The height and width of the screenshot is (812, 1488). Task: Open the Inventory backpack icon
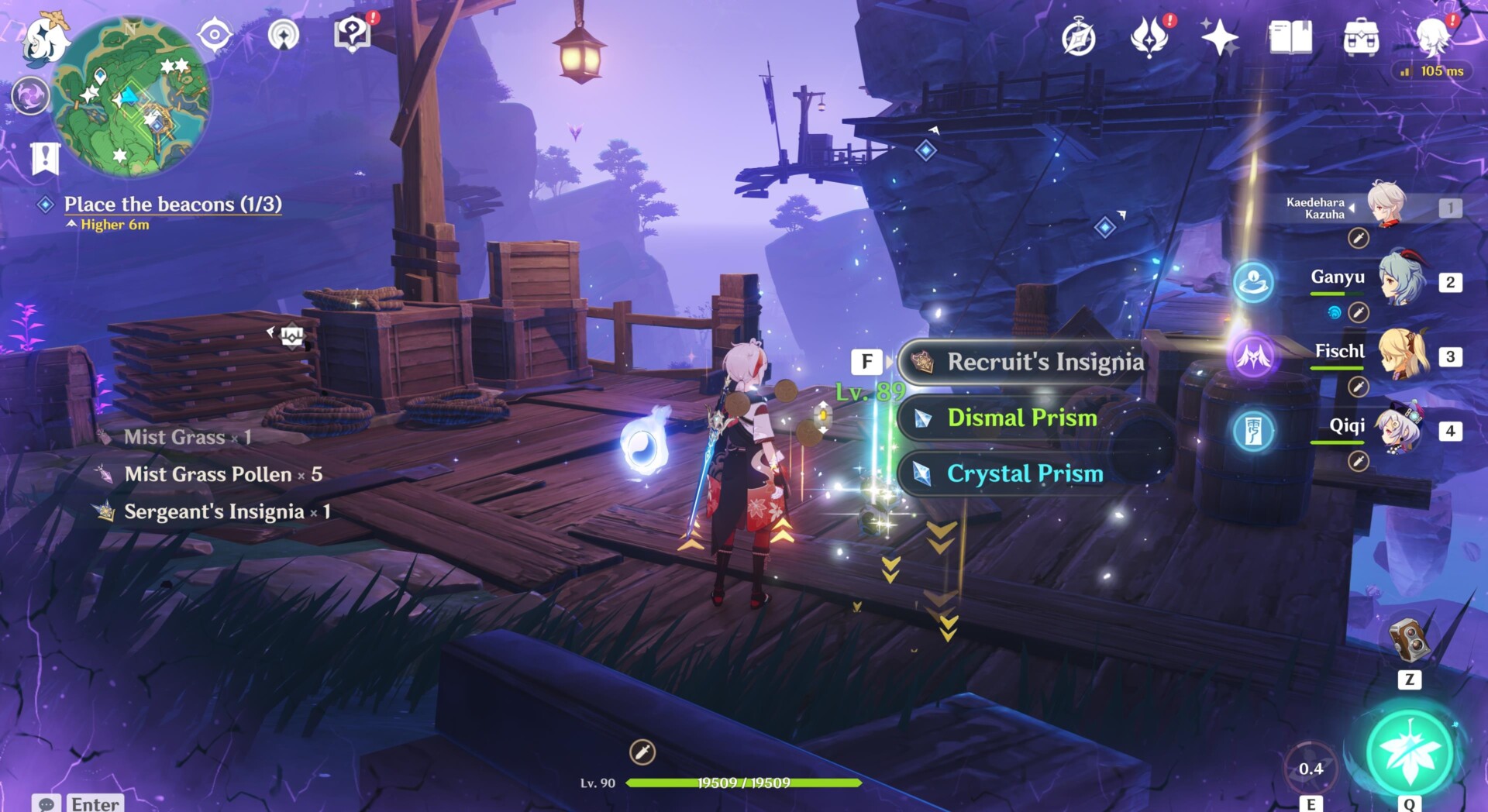click(1361, 37)
